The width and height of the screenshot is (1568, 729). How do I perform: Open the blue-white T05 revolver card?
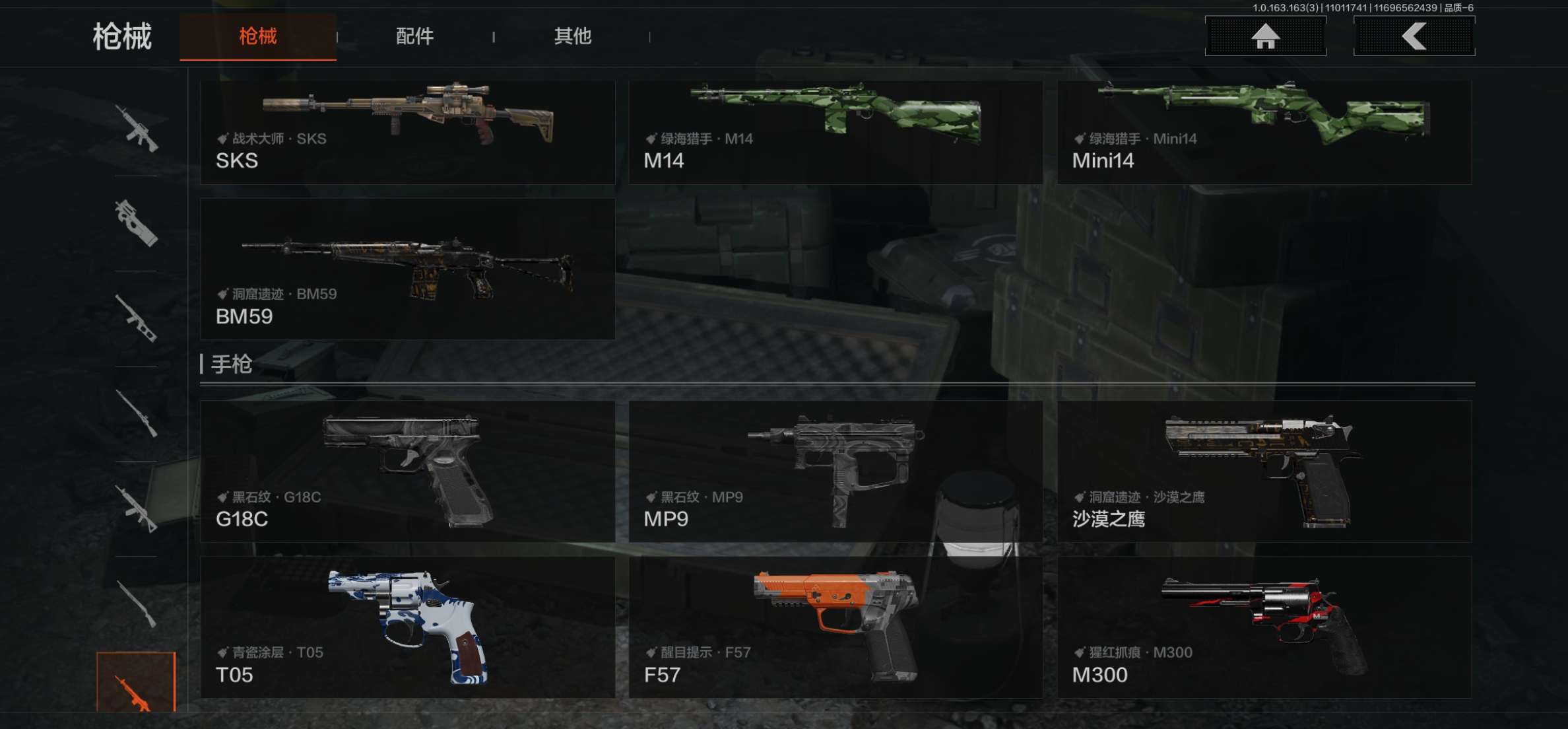(407, 627)
